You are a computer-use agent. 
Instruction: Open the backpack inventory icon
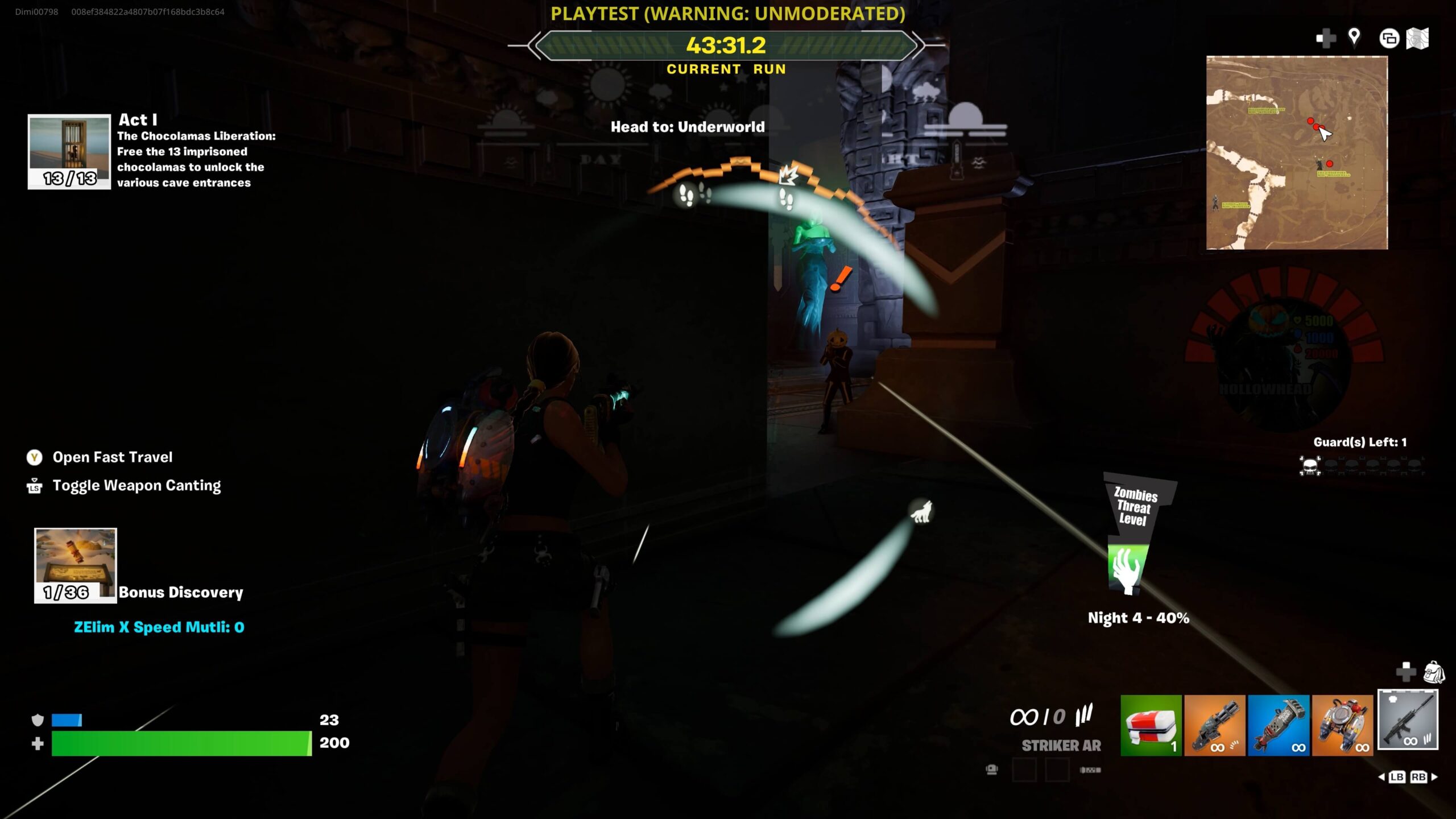1433,672
